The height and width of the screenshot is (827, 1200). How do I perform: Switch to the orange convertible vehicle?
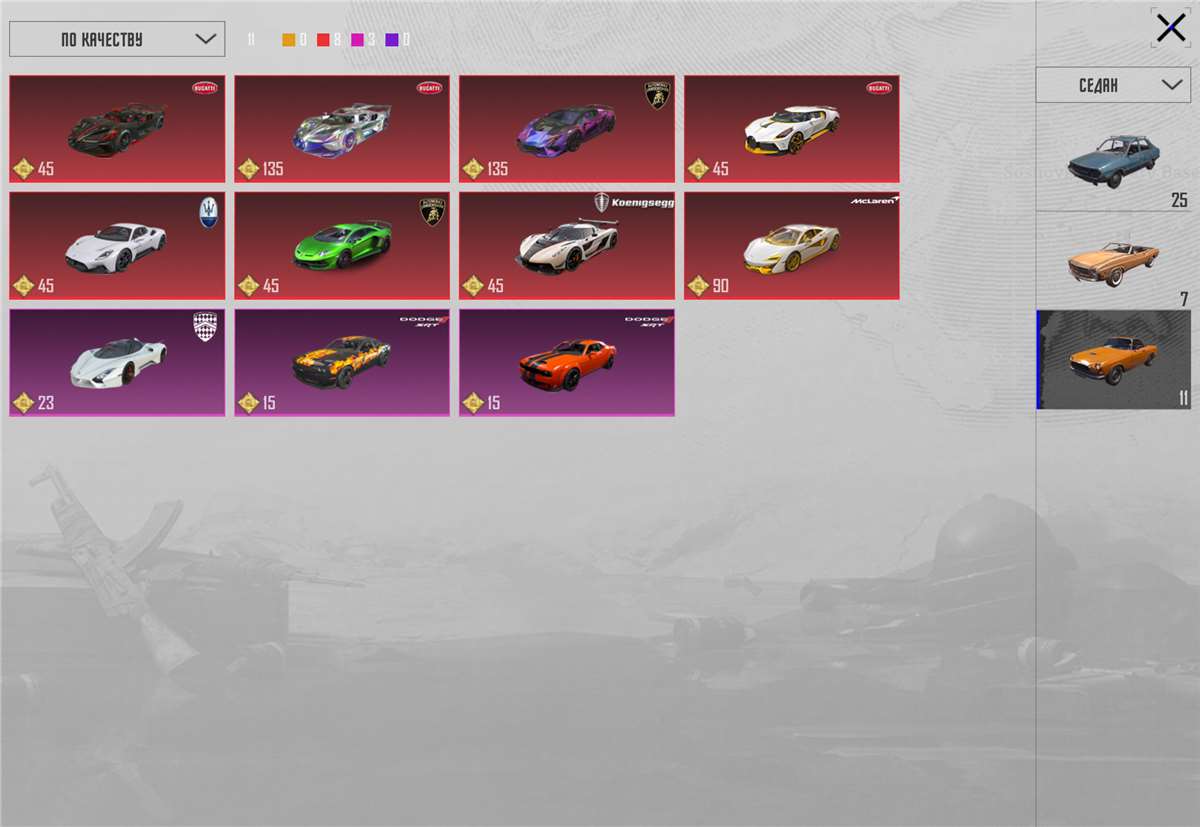(x=1113, y=260)
